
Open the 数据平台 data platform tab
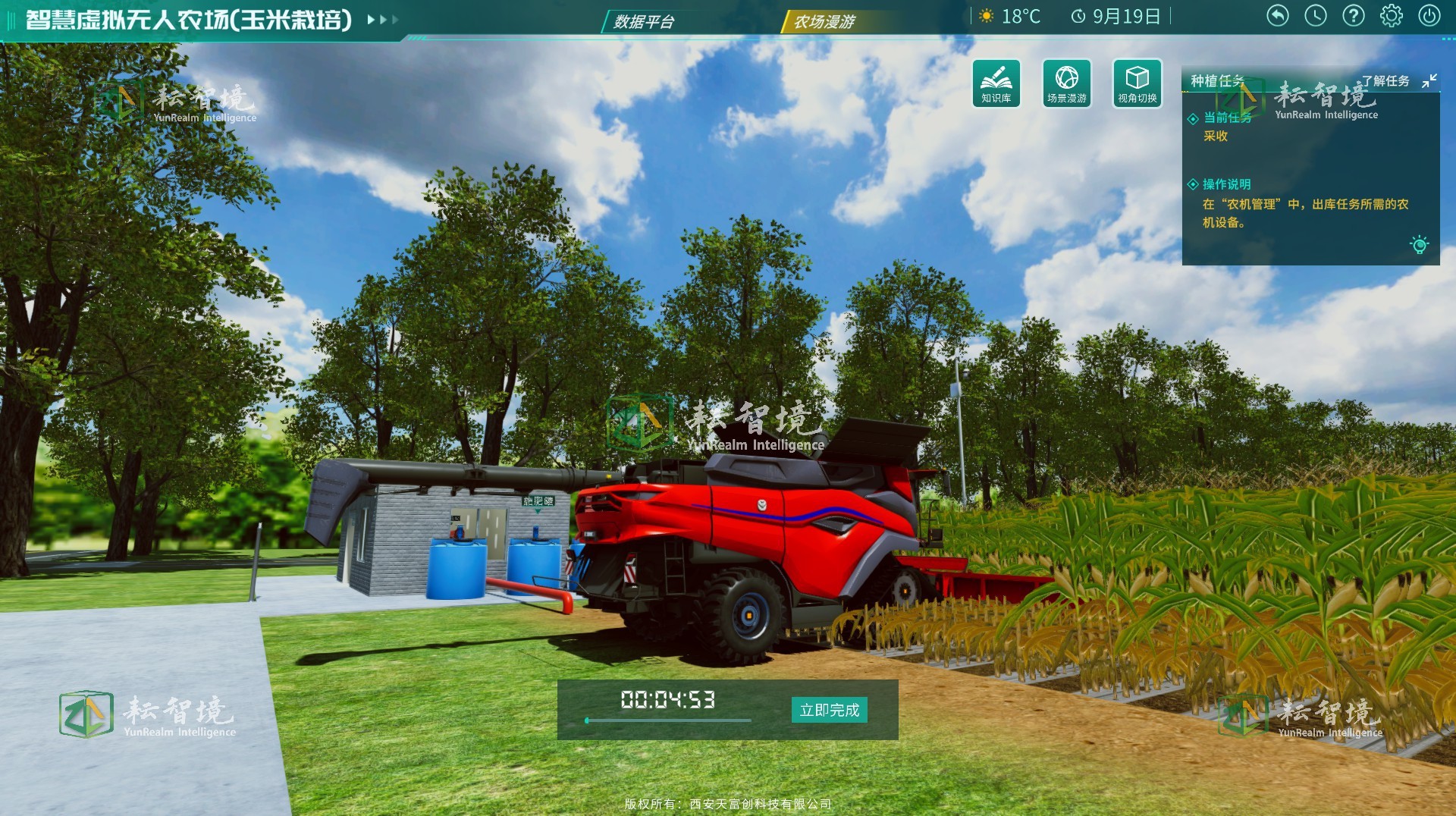click(x=644, y=21)
